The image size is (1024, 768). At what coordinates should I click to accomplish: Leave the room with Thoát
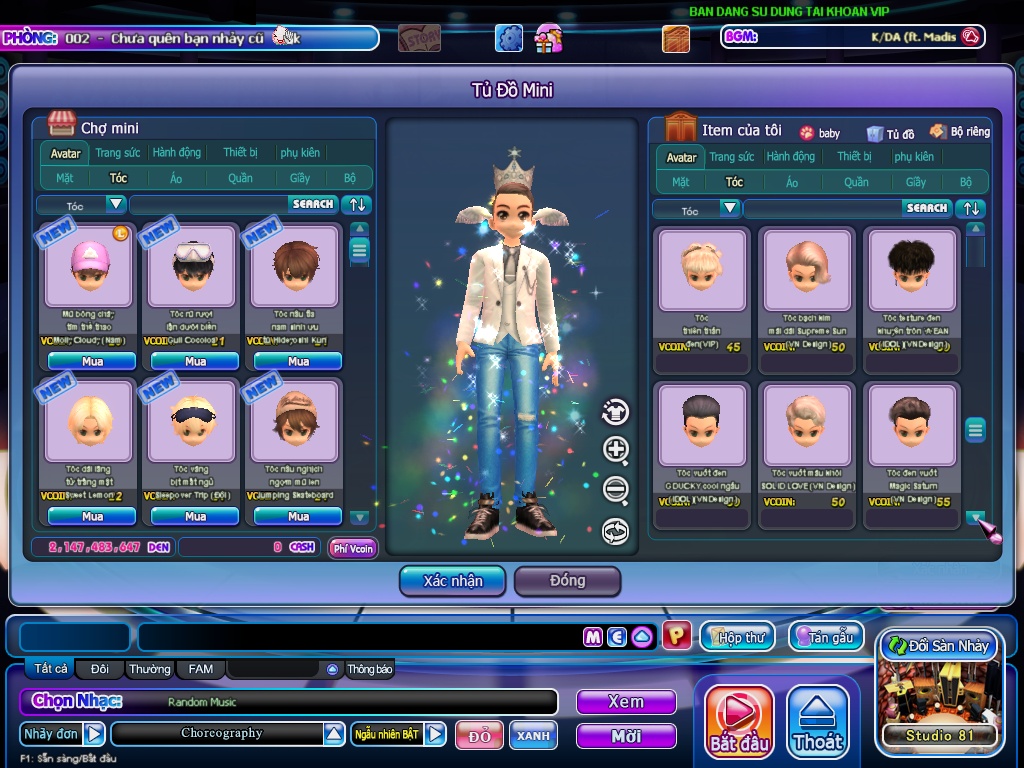click(x=818, y=722)
